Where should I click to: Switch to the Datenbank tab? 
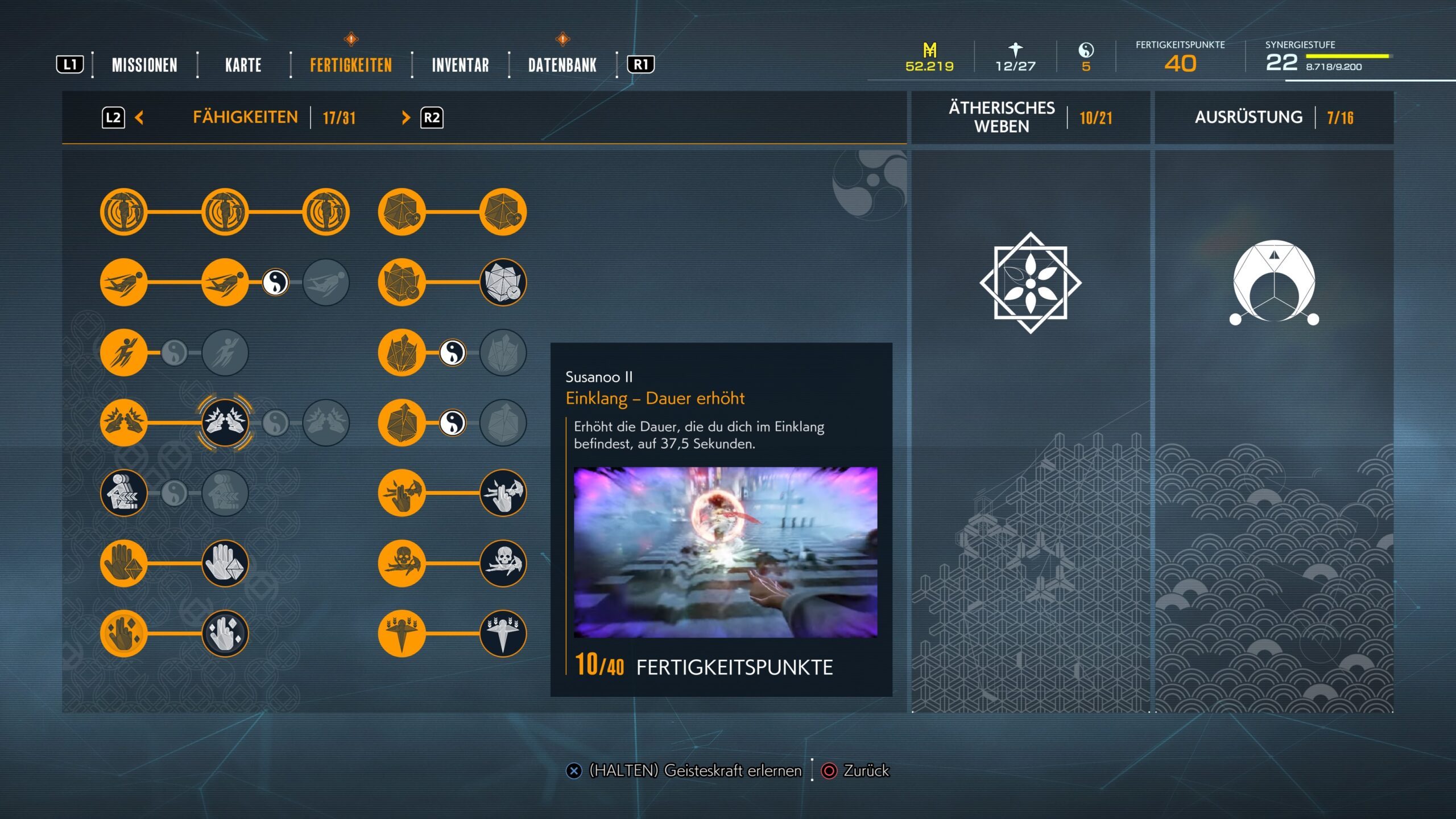(x=562, y=65)
